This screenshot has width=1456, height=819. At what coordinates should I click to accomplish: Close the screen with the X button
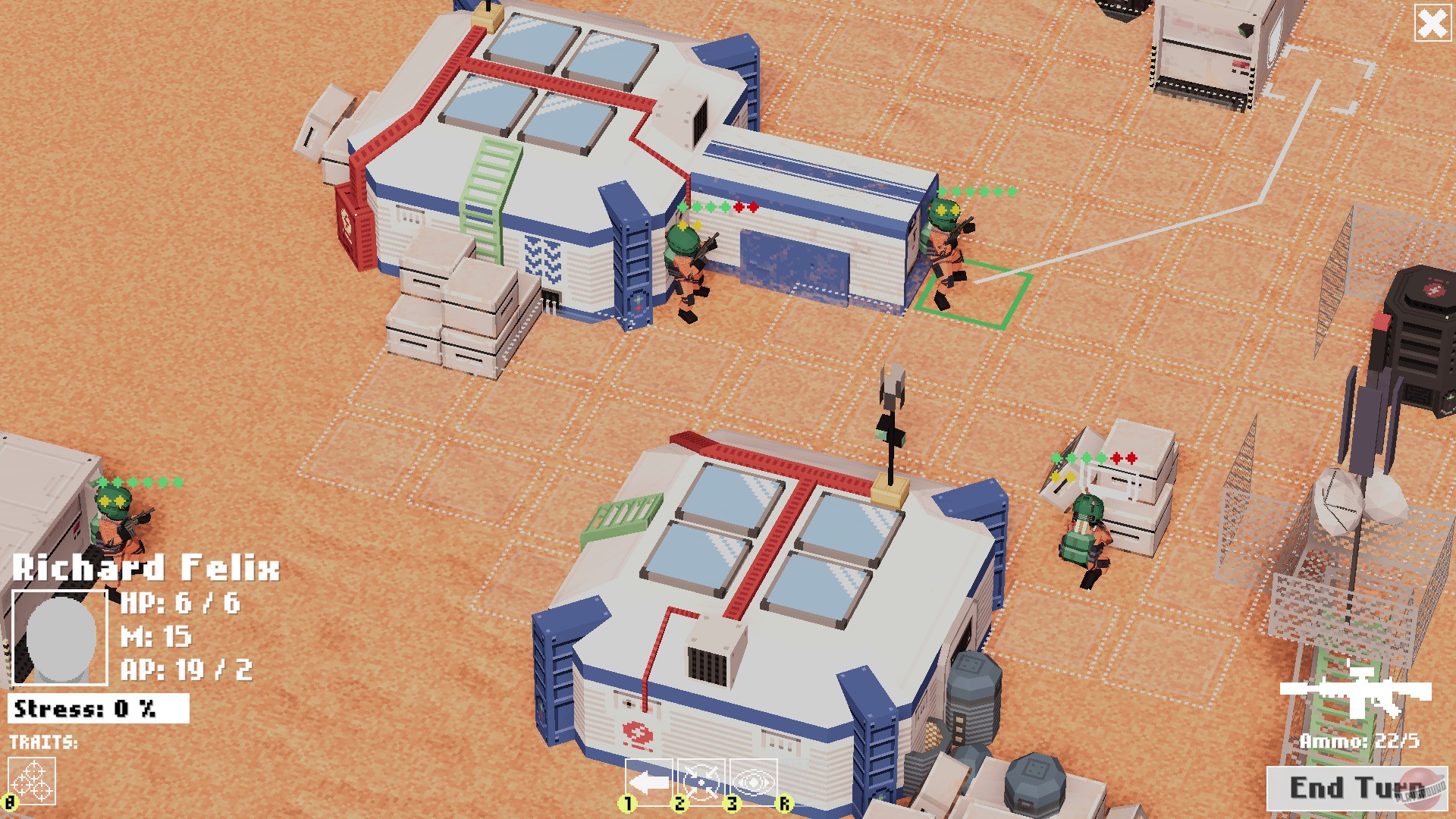point(1432,25)
